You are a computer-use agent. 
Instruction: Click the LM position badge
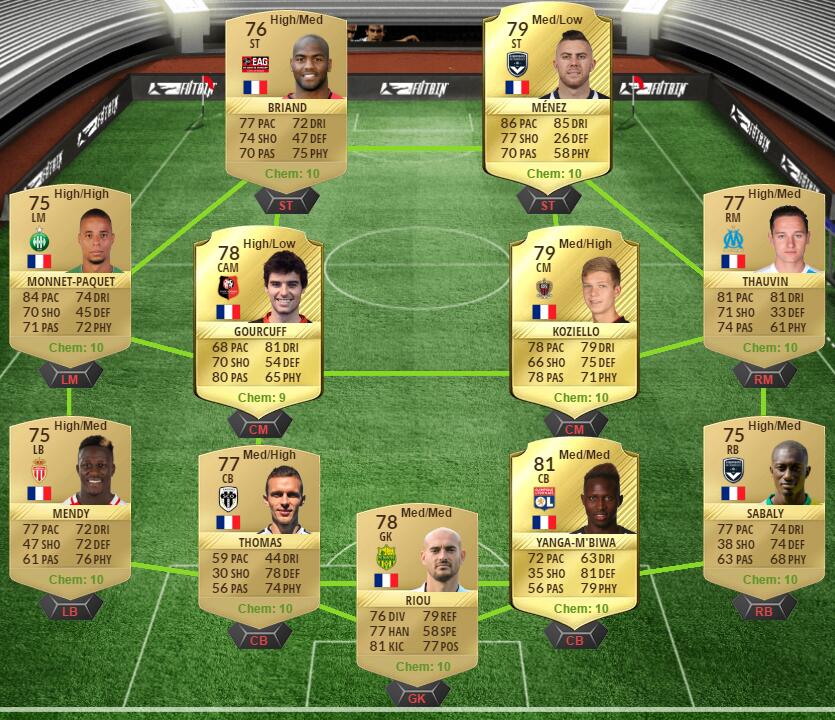pos(69,376)
